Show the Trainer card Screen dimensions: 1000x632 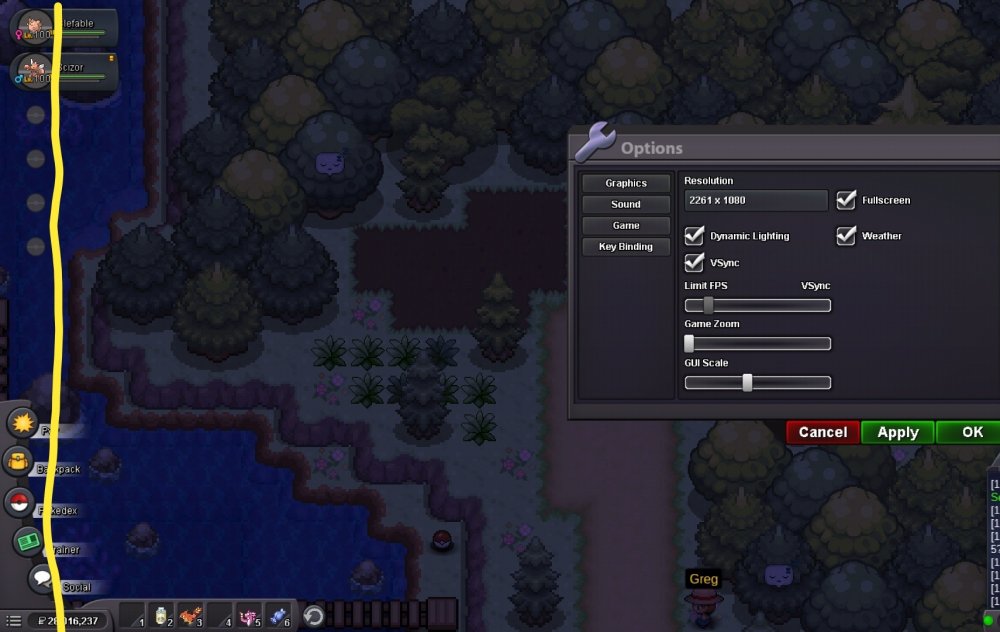click(27, 541)
